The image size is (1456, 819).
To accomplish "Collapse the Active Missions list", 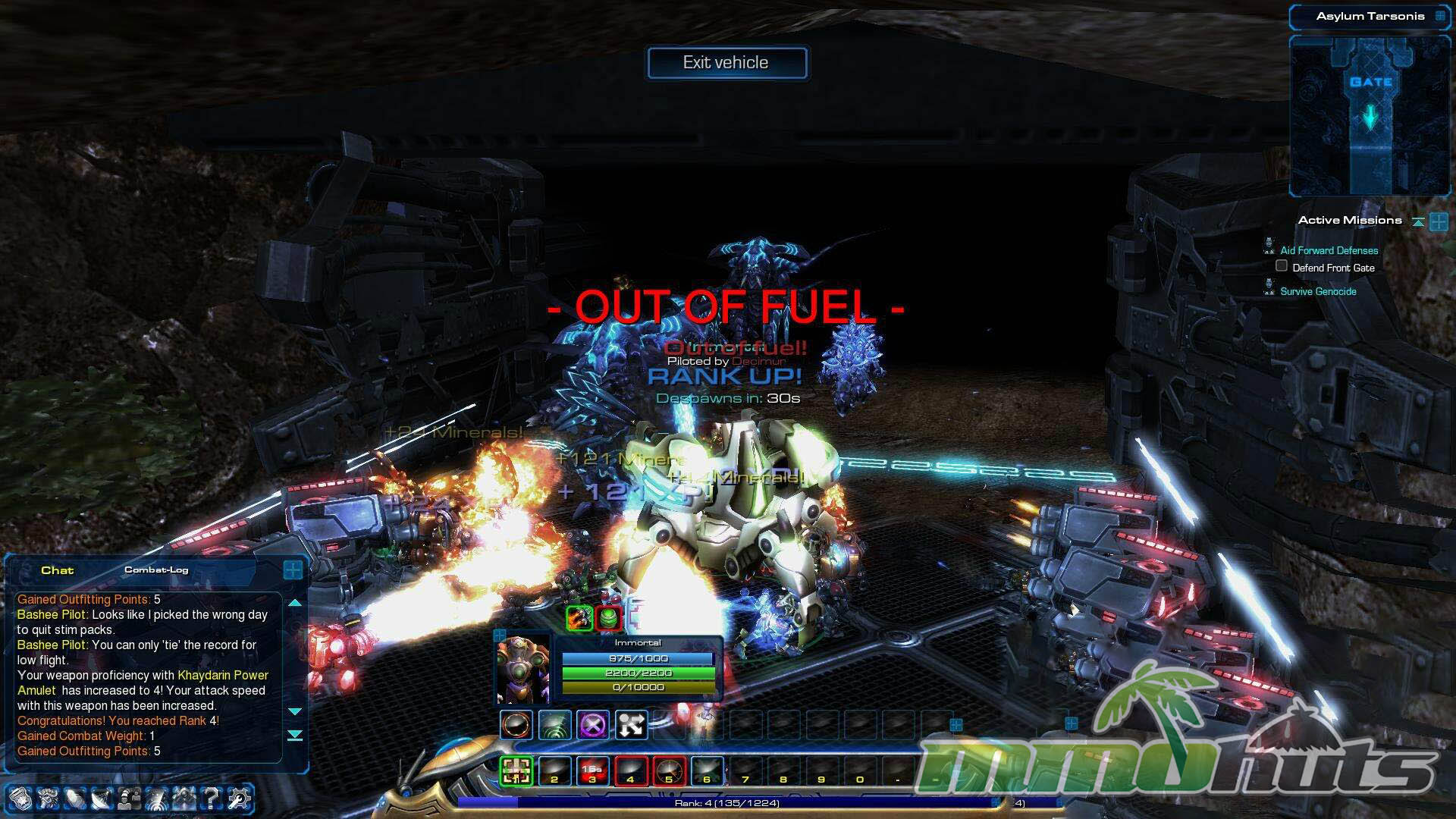I will 1418,221.
